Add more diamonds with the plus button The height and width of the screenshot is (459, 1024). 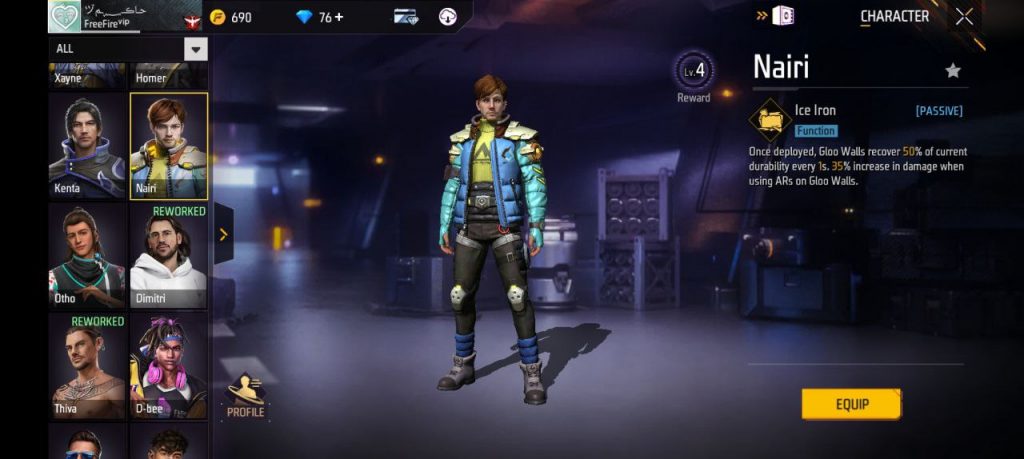[x=339, y=17]
